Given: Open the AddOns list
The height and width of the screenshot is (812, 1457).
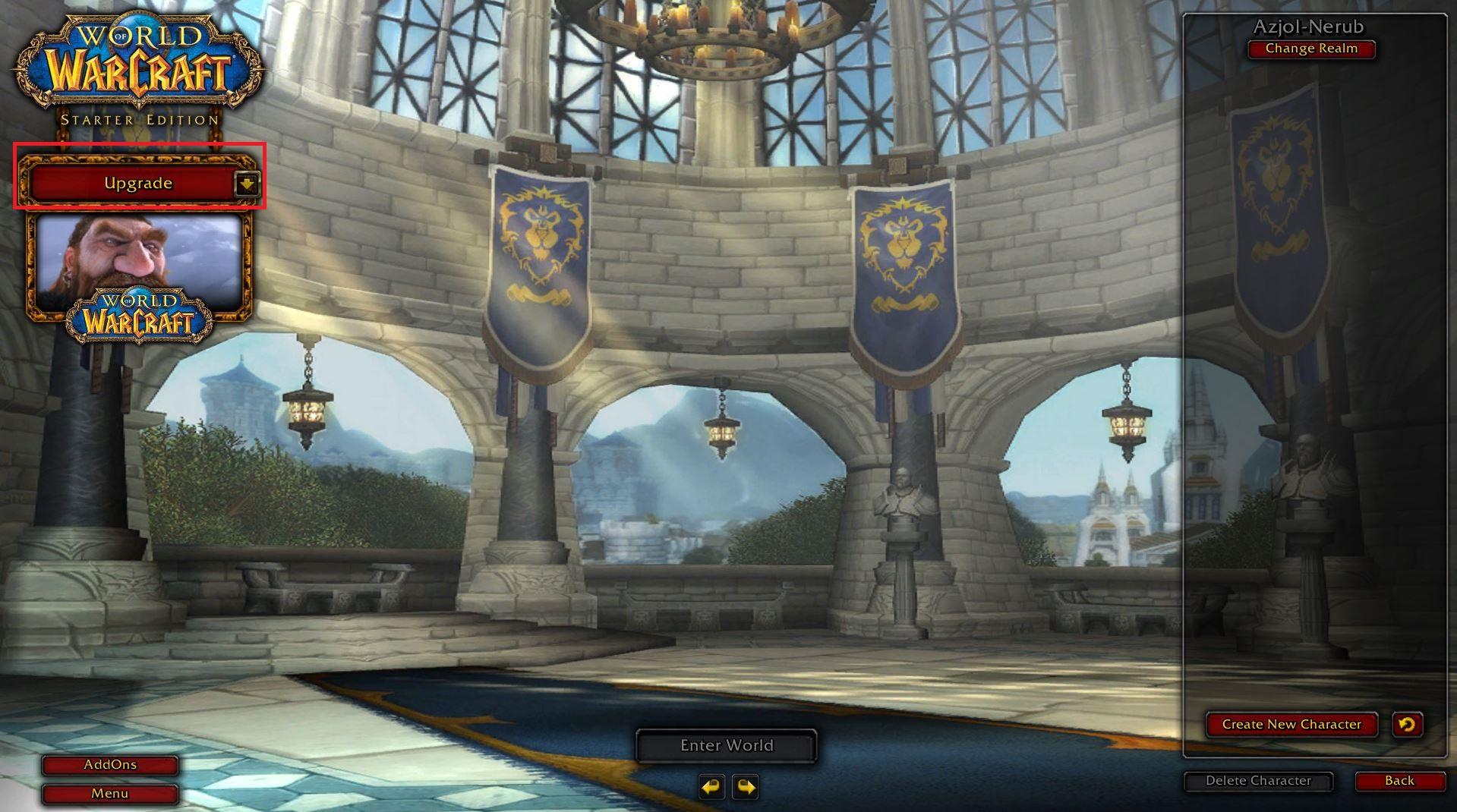Looking at the screenshot, I should click(x=110, y=765).
